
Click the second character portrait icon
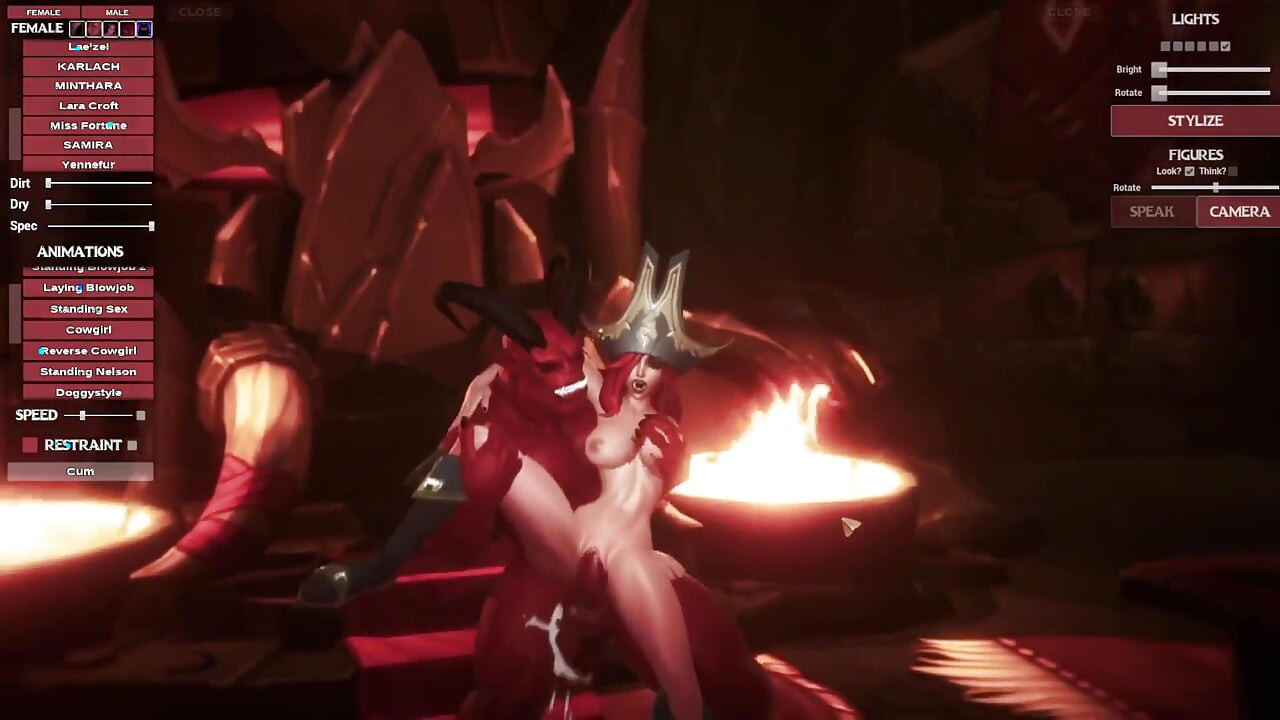click(93, 29)
